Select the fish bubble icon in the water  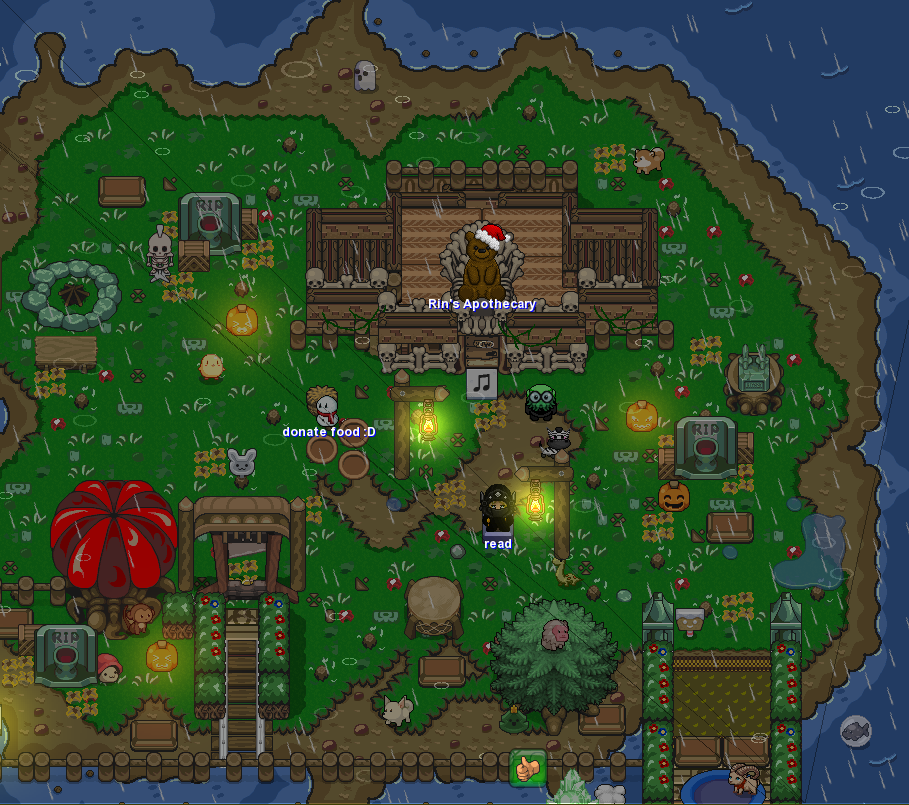point(855,732)
